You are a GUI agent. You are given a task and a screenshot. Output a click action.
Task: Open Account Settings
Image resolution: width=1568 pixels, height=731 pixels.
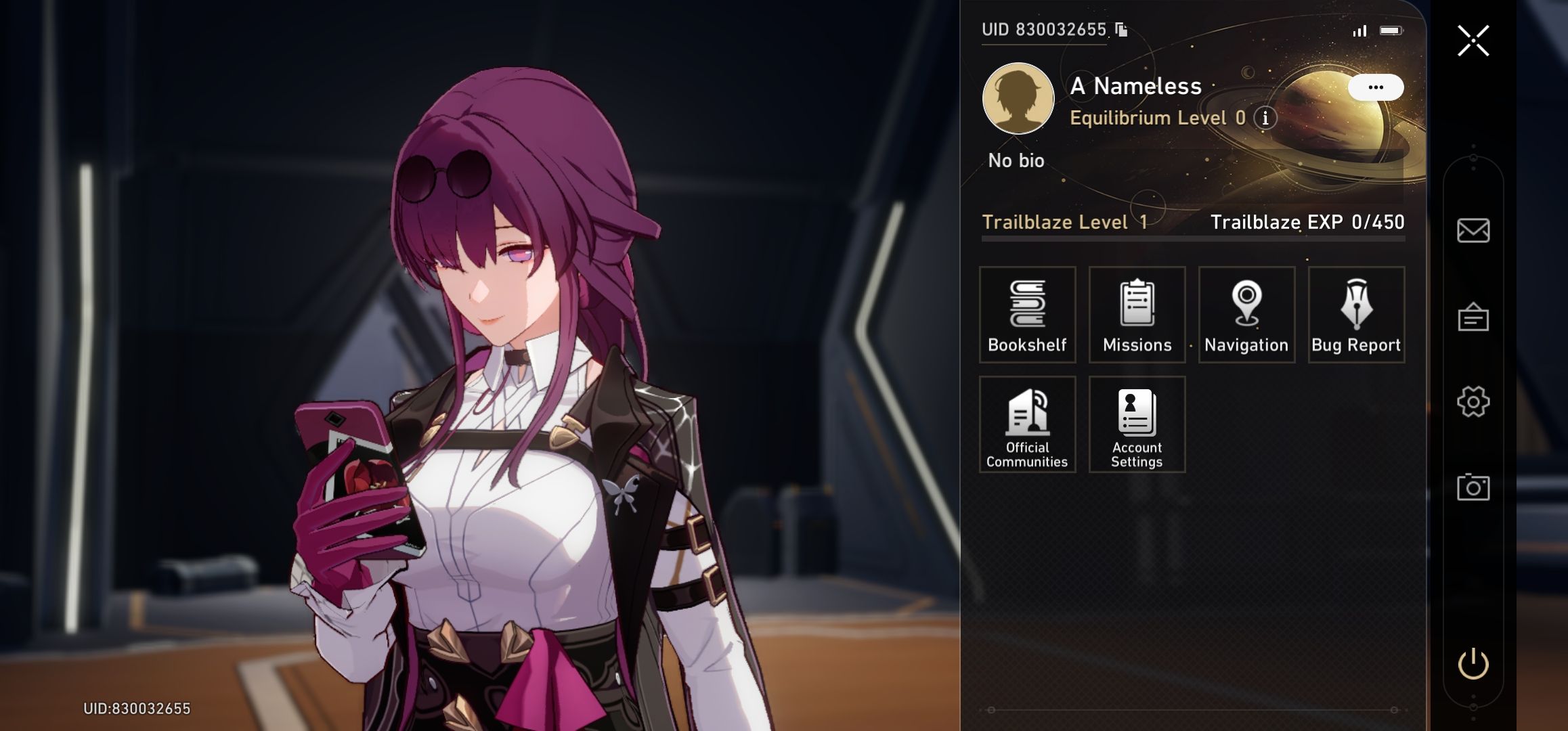(x=1137, y=424)
